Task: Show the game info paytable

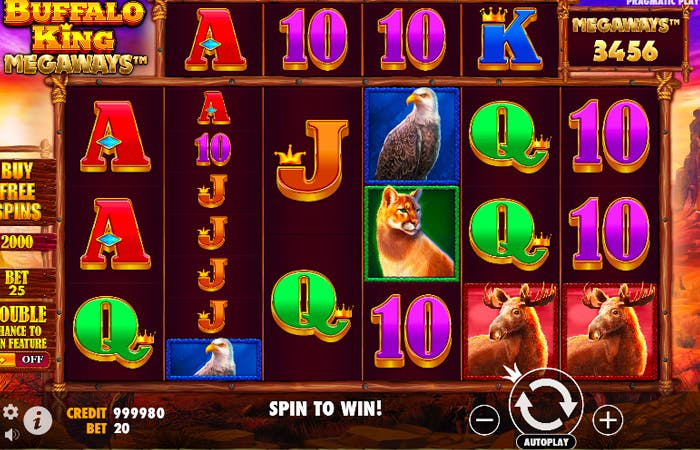Action: [38, 419]
